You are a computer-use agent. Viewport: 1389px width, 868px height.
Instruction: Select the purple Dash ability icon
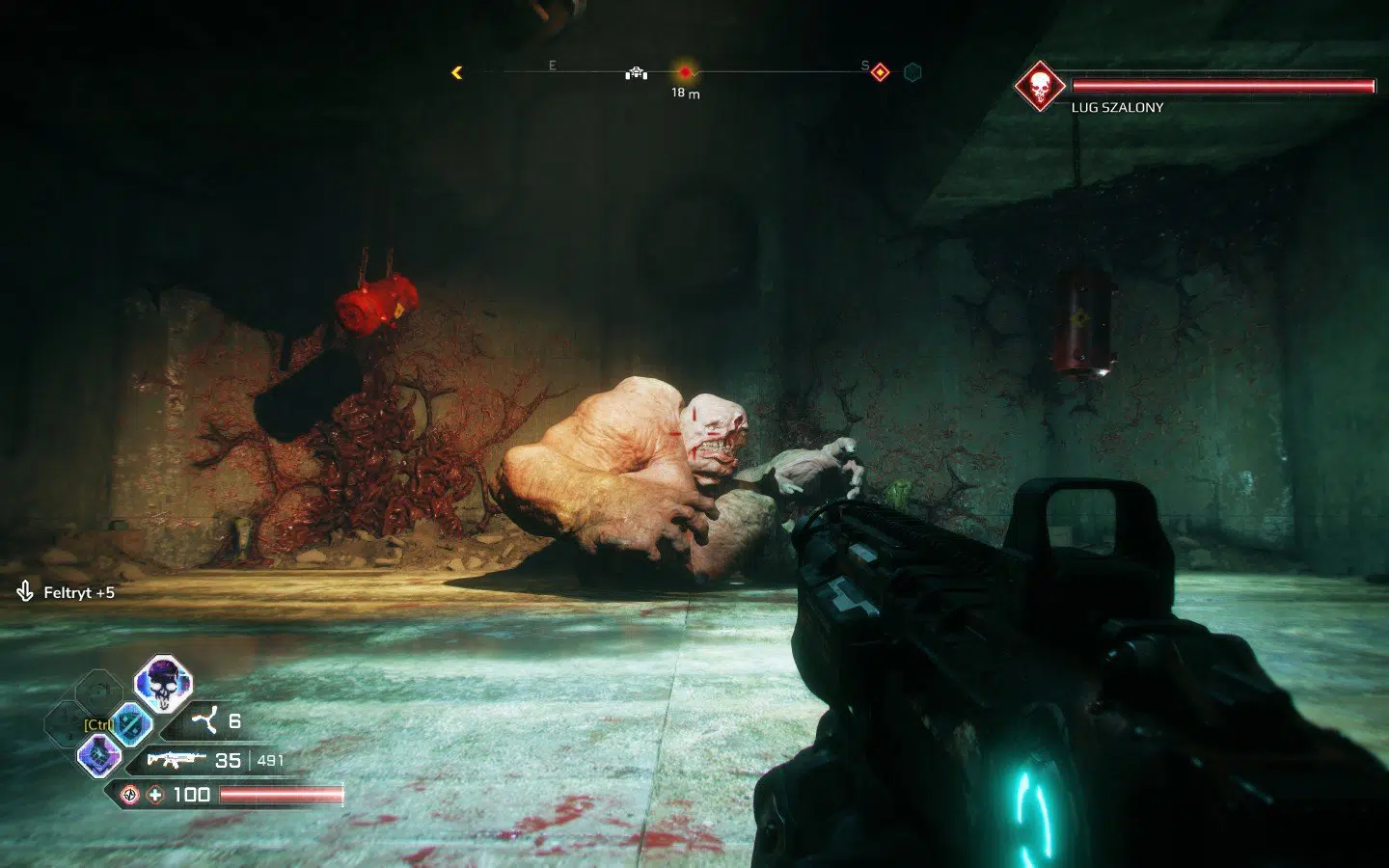point(98,755)
